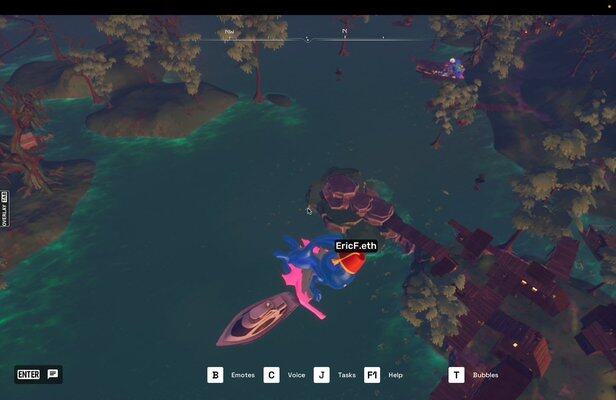Toggle the Voice chat option
616x400 pixels.
(272, 375)
